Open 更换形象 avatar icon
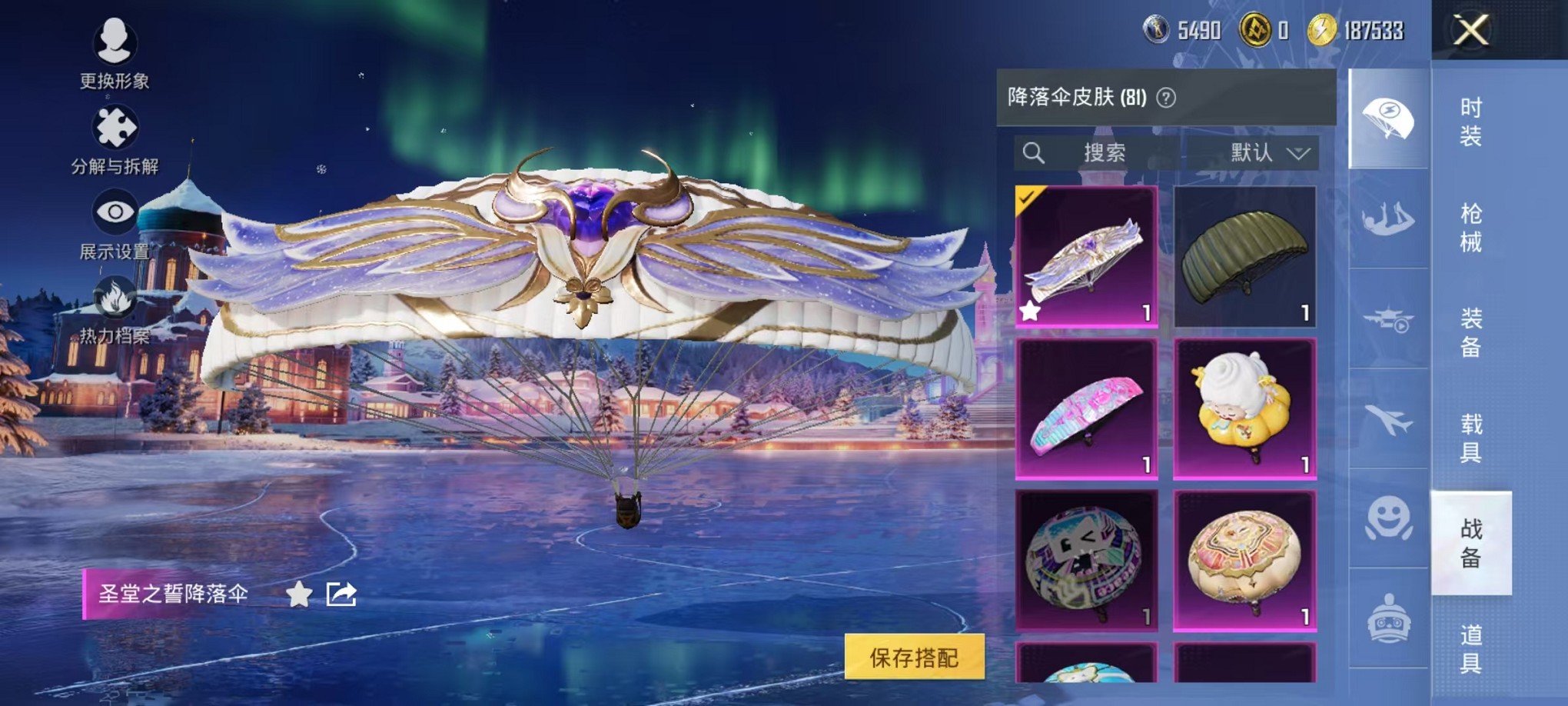Image resolution: width=1568 pixels, height=706 pixels. [x=114, y=42]
